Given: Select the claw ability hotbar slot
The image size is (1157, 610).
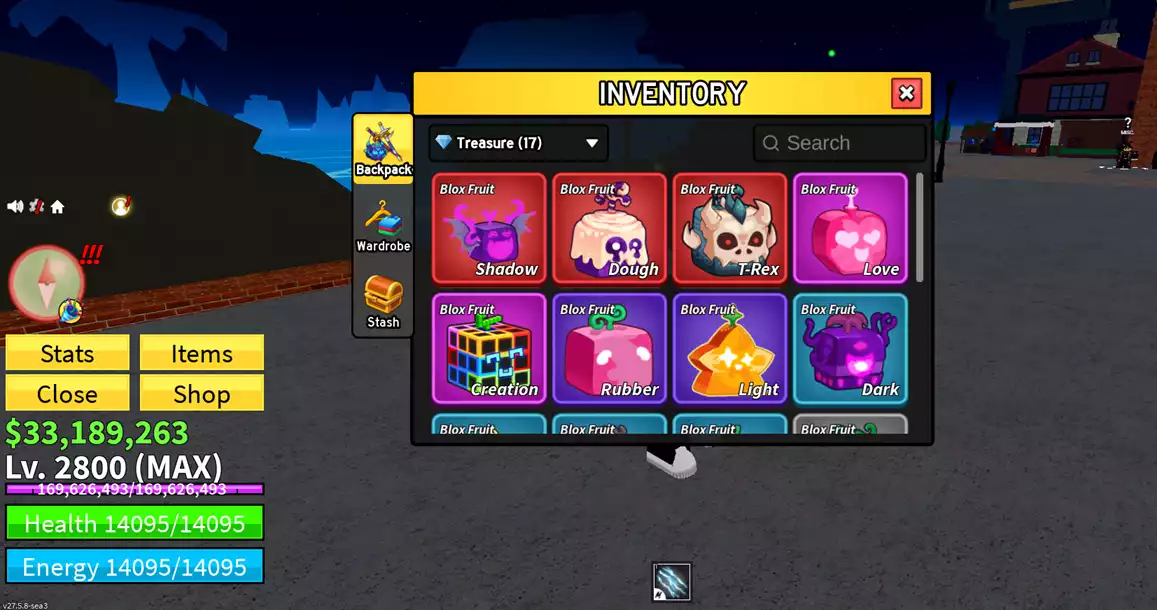Looking at the screenshot, I should click(x=671, y=582).
